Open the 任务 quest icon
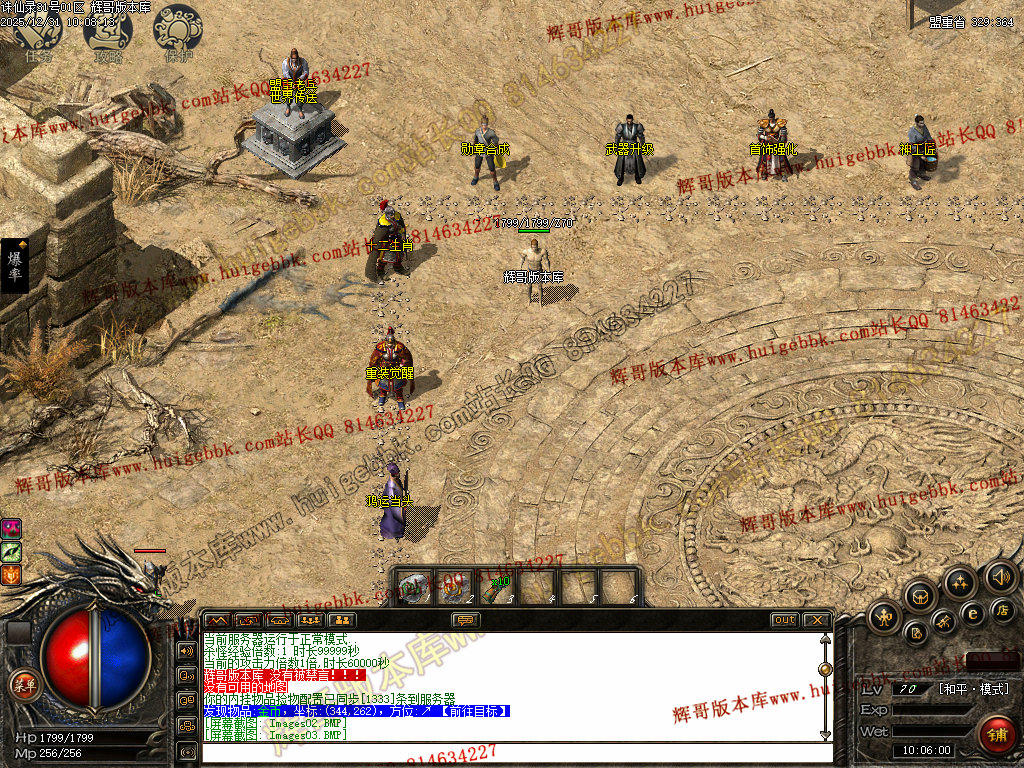This screenshot has width=1024, height=768. (37, 33)
